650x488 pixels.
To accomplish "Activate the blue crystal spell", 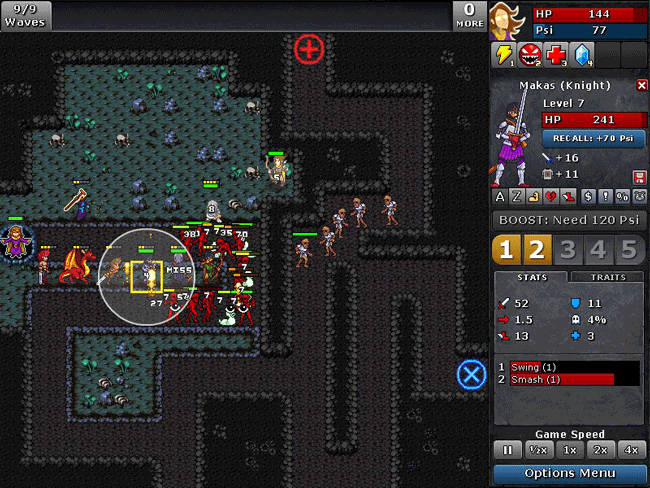I will pos(583,55).
